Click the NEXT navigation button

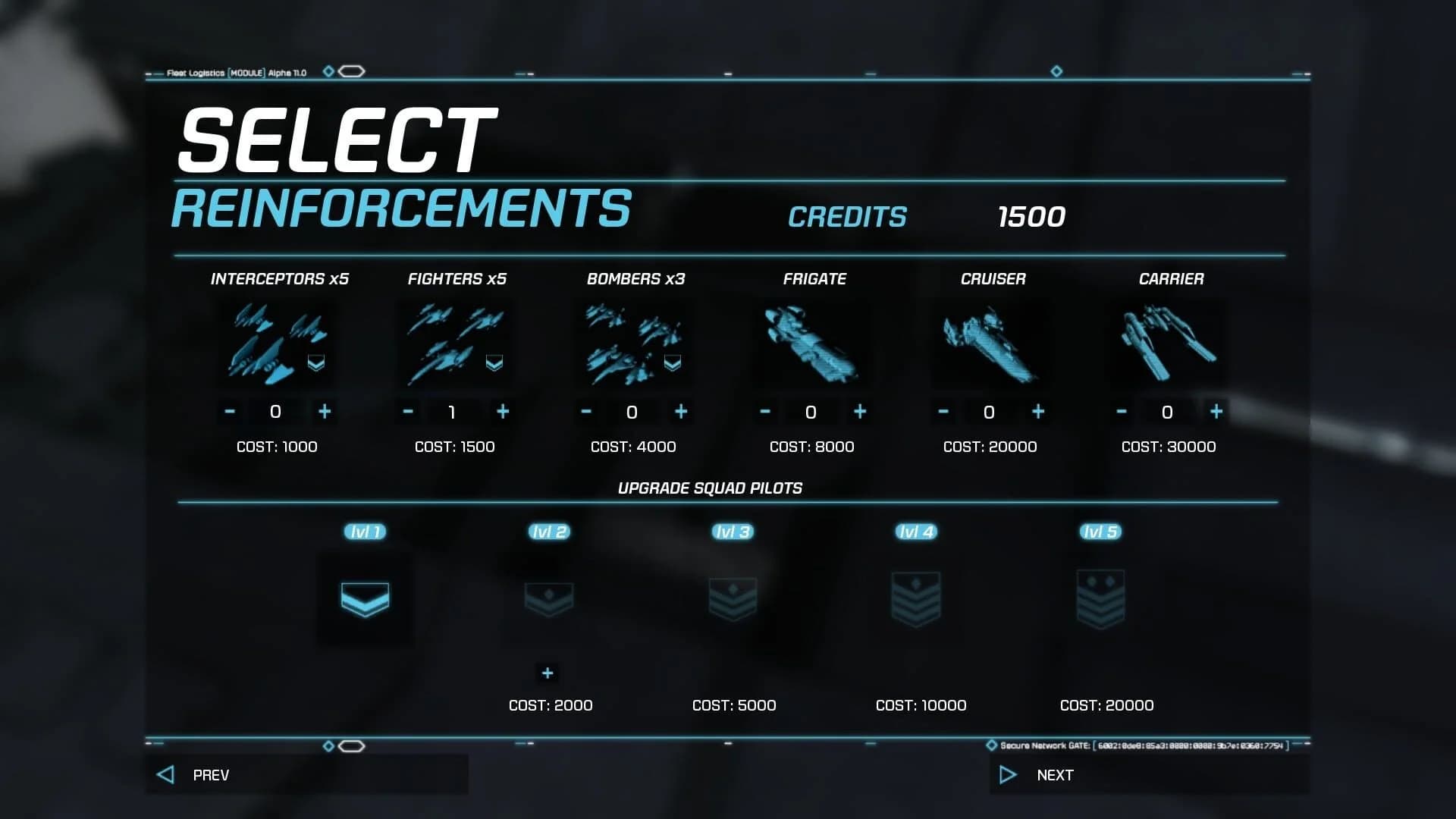click(1054, 774)
